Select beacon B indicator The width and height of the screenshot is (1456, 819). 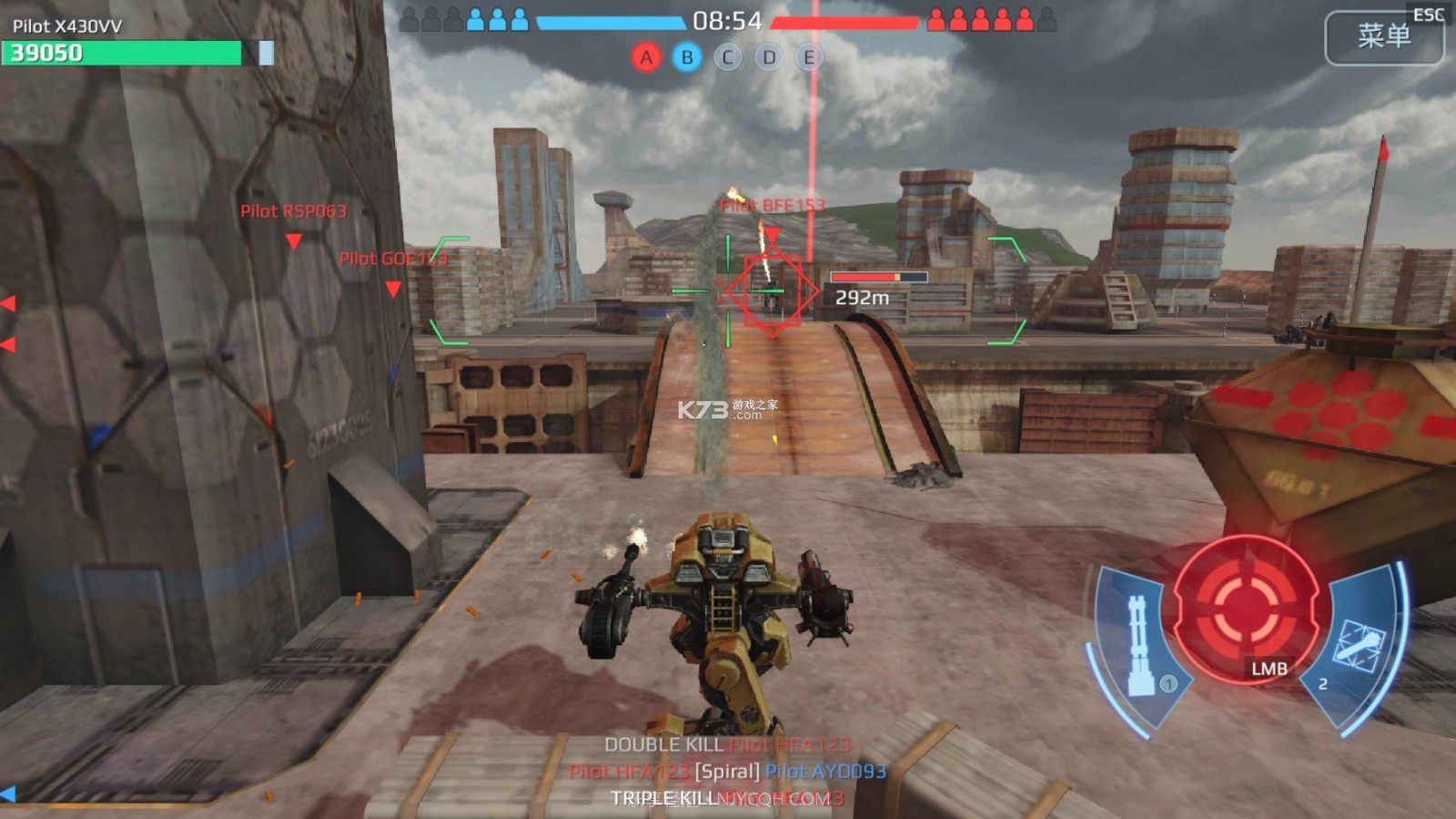[687, 58]
